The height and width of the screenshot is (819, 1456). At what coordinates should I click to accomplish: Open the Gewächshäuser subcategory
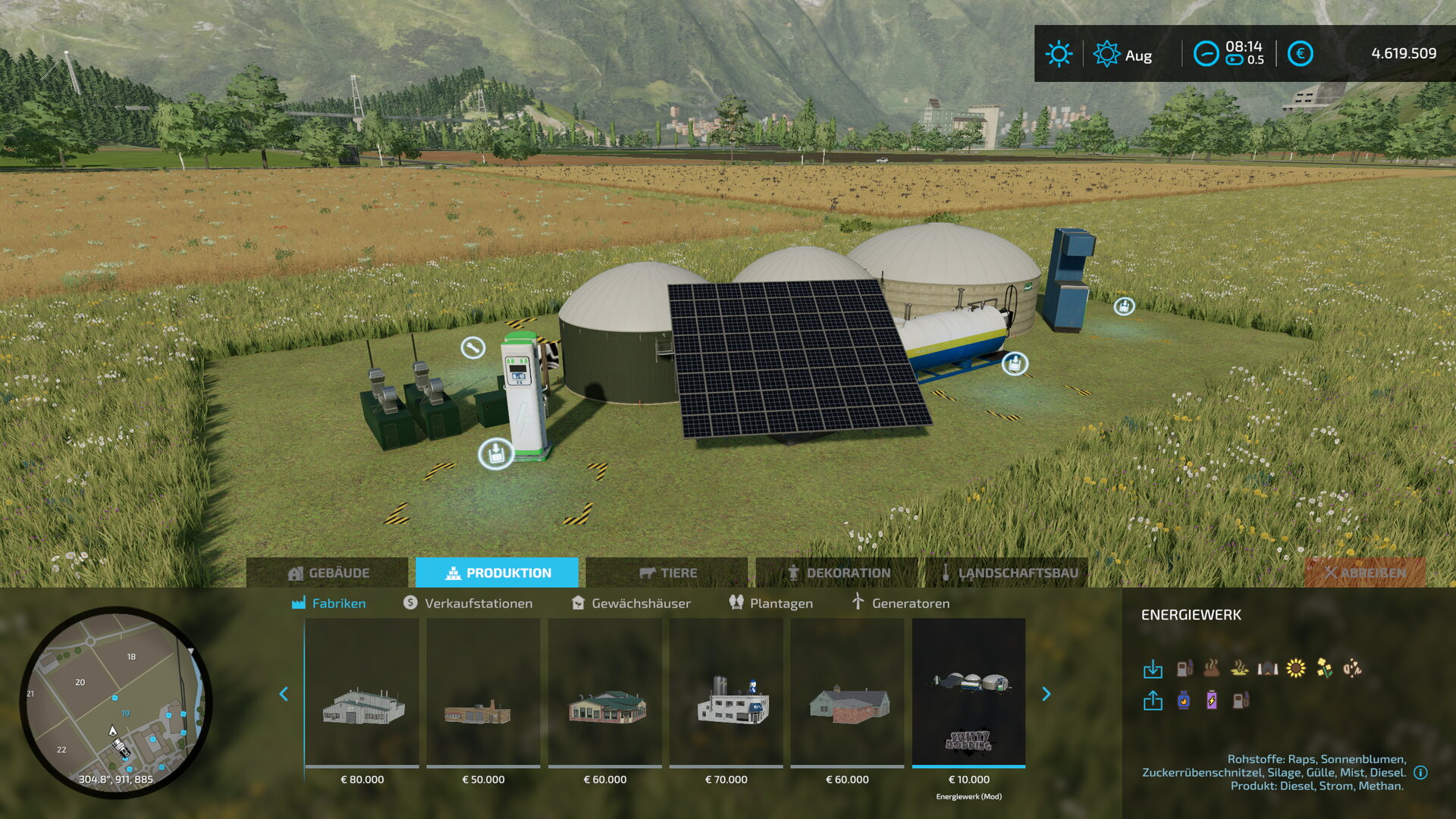[631, 603]
